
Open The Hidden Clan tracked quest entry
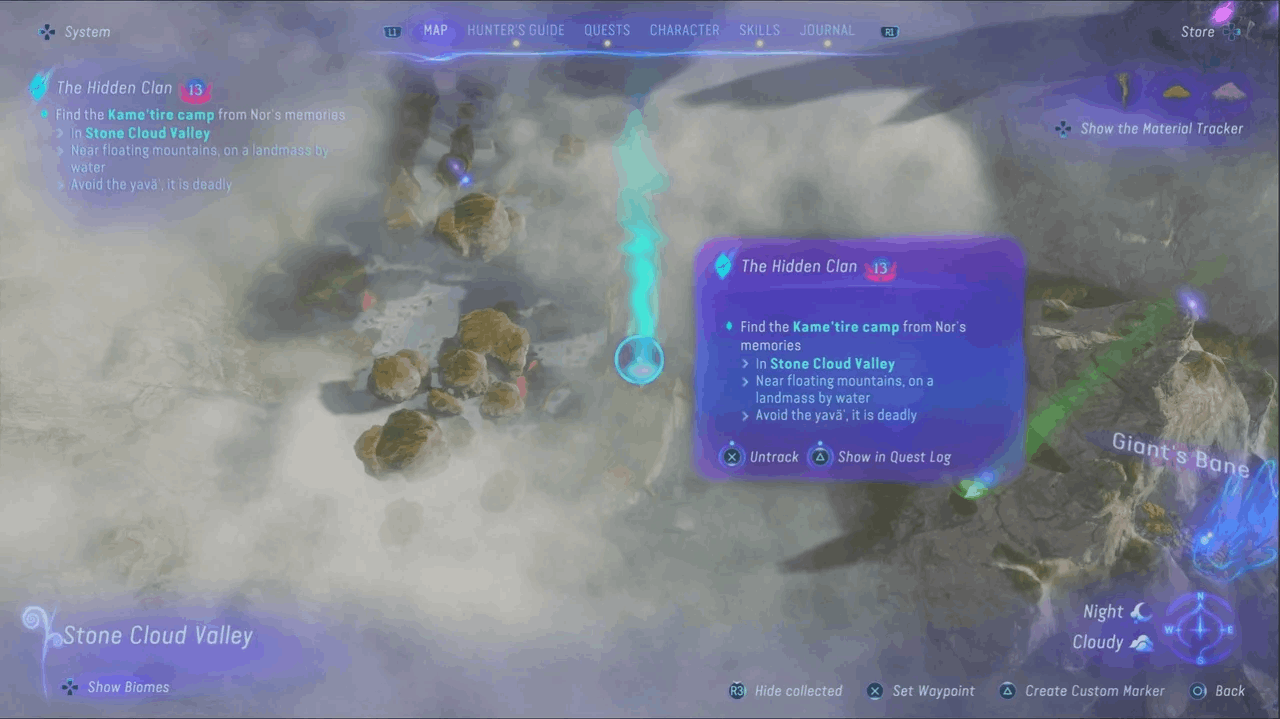(115, 88)
